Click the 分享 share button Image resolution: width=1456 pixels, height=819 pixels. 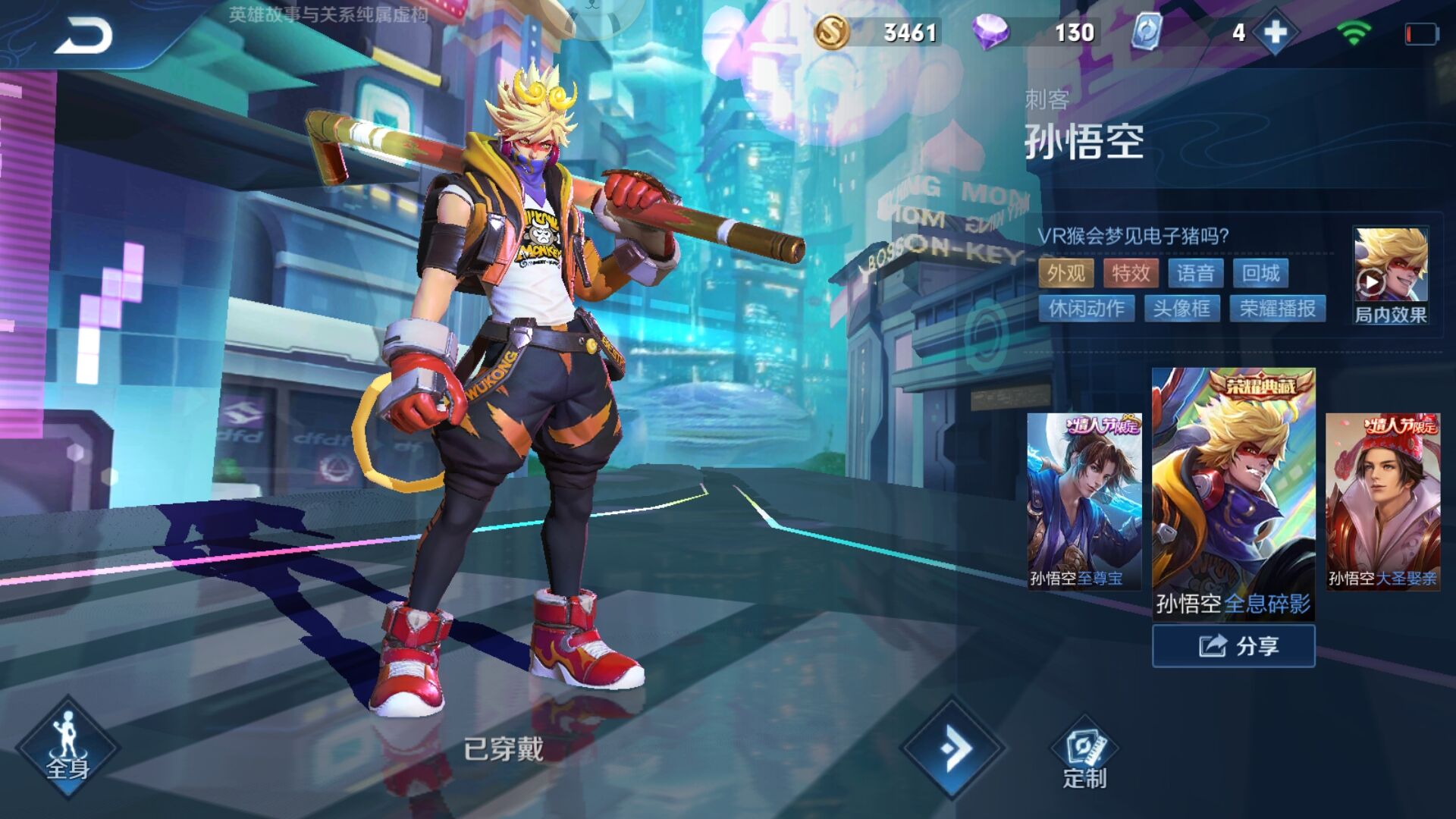point(1234,646)
